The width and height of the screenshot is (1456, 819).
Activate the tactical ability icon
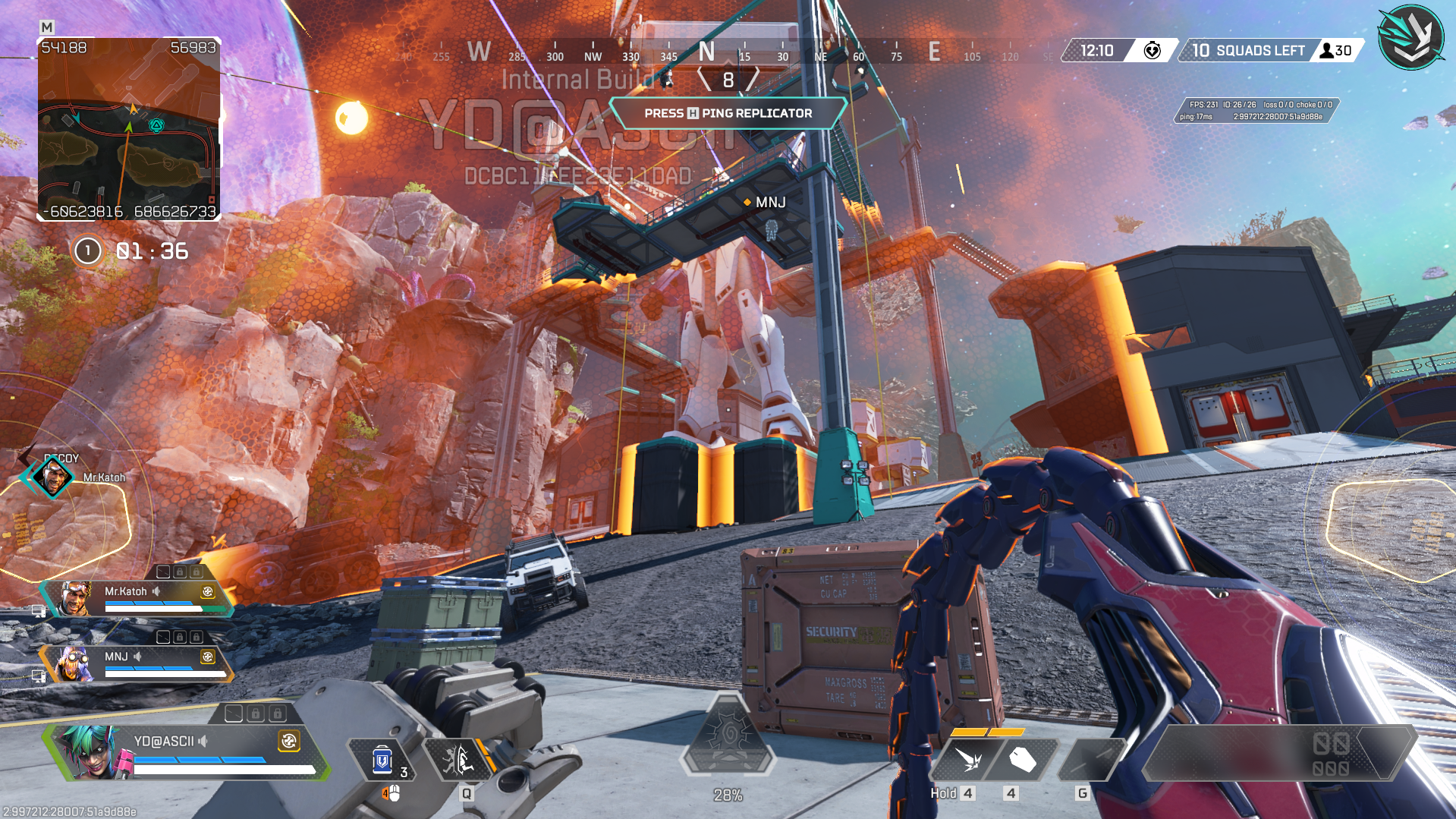click(458, 759)
